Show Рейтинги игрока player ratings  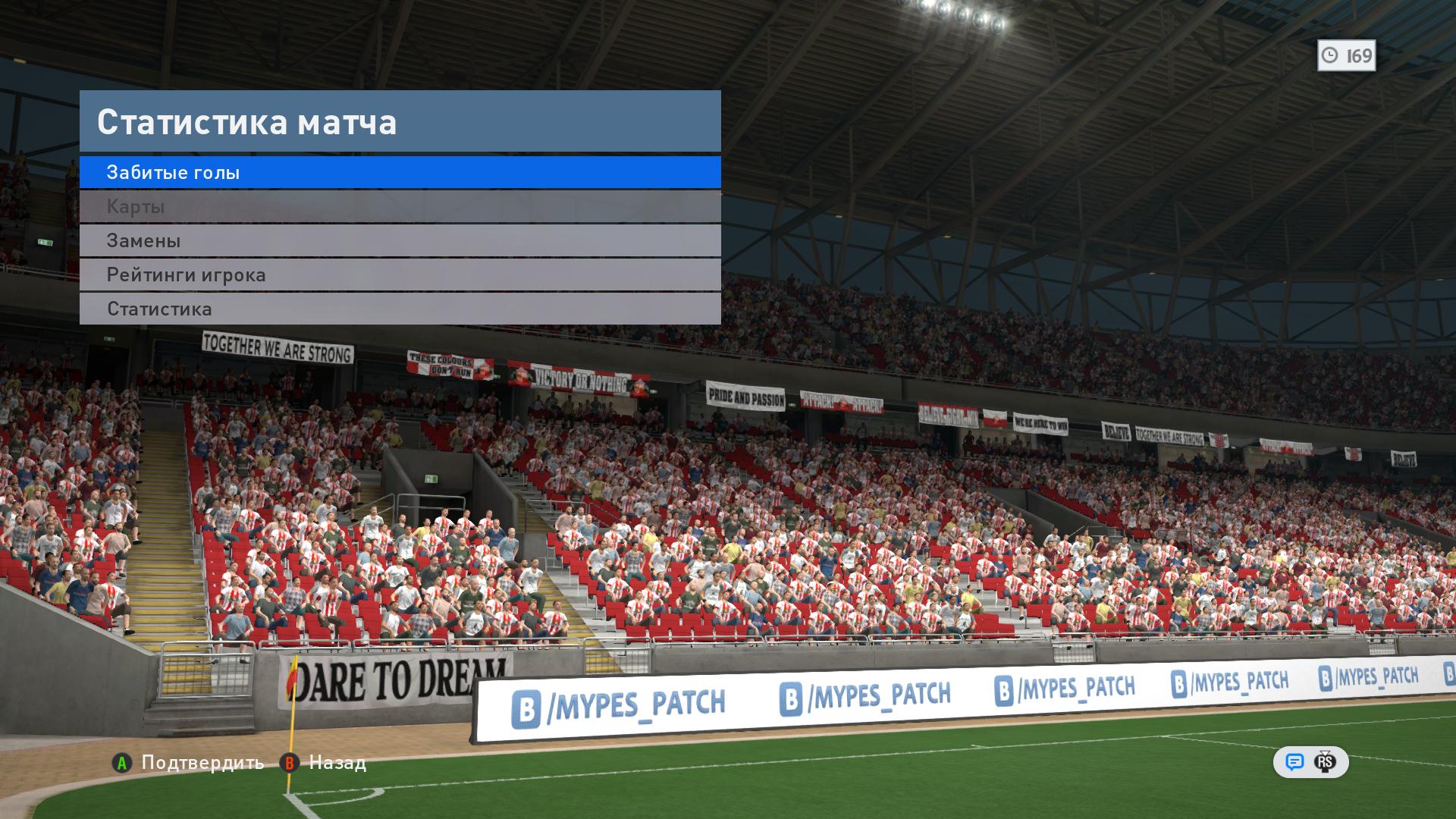pyautogui.click(x=400, y=275)
